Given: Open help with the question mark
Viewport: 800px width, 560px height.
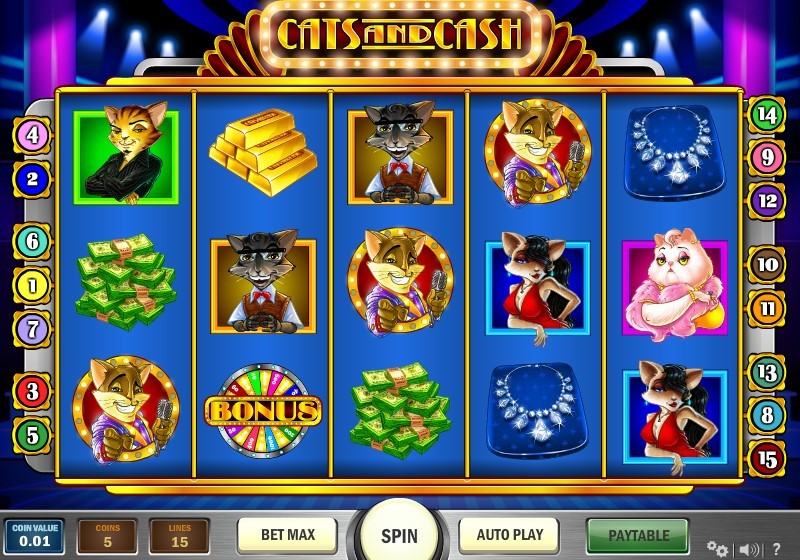Looking at the screenshot, I should point(775,548).
